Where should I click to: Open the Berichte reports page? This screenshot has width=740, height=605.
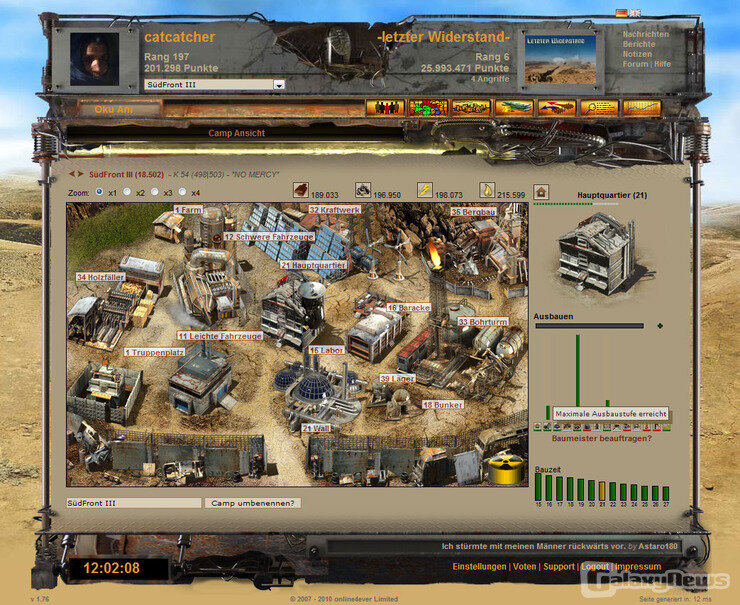tap(639, 44)
